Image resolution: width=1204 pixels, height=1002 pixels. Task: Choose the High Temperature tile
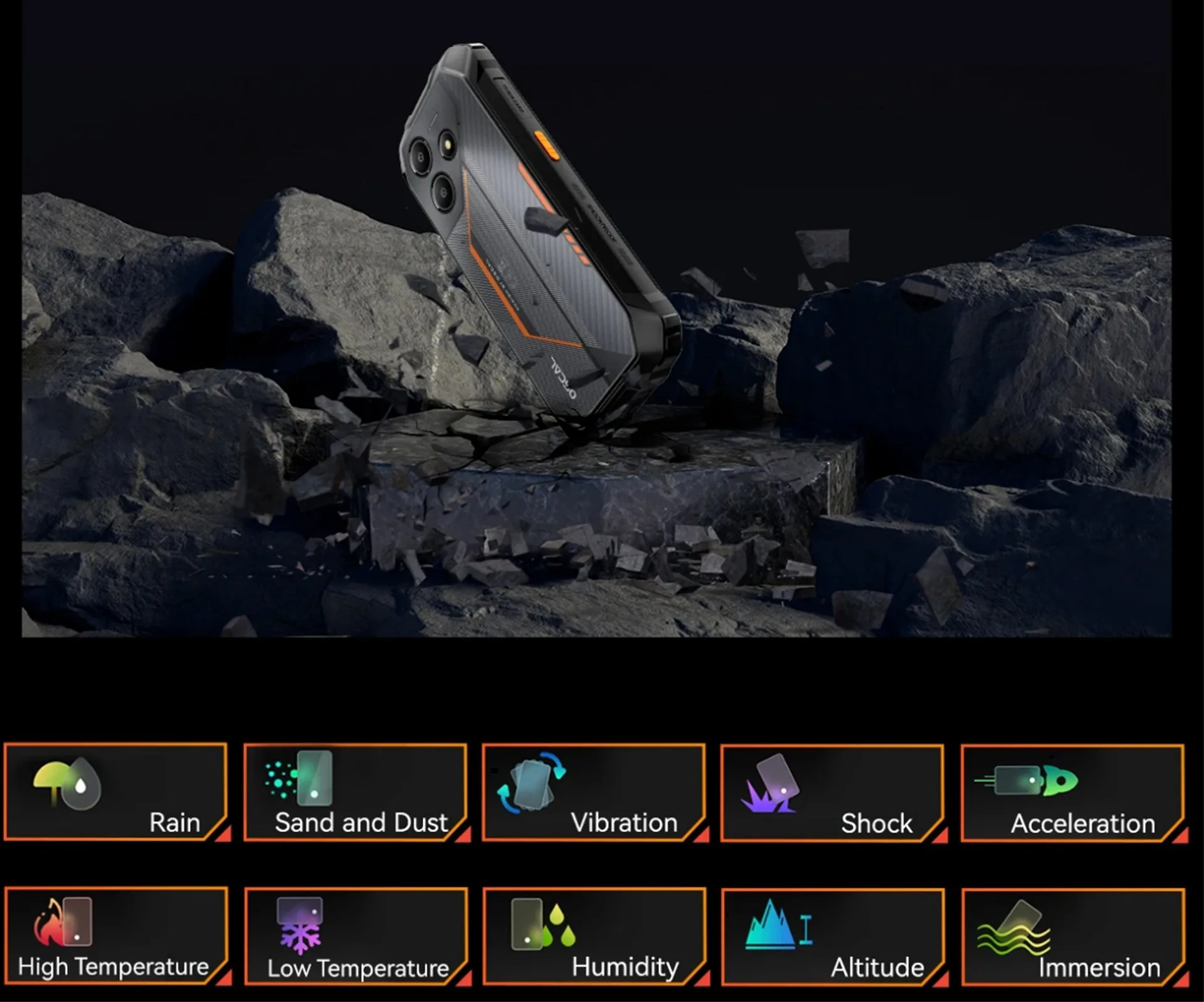coord(116,936)
